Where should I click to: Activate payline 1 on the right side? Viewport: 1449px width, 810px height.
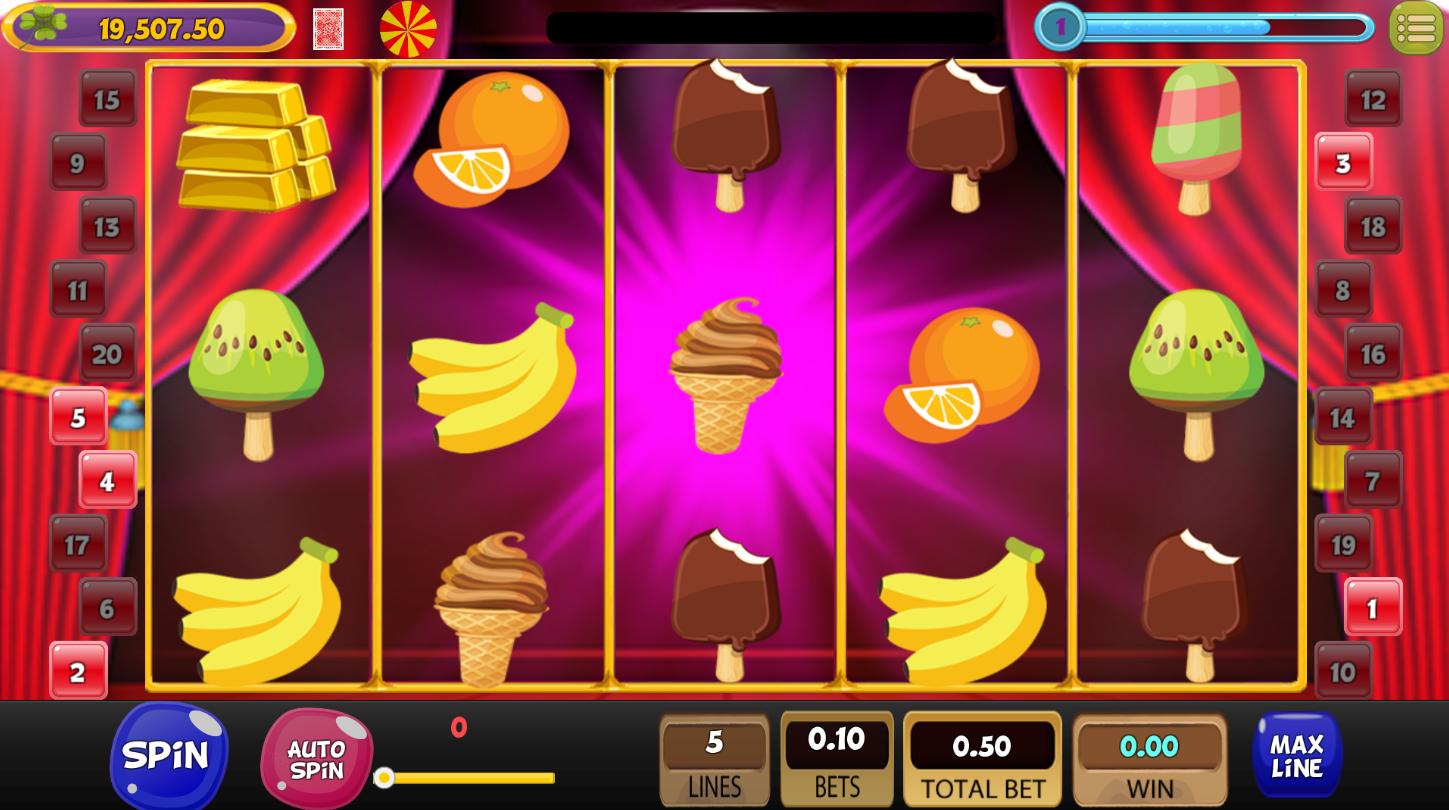(1371, 607)
